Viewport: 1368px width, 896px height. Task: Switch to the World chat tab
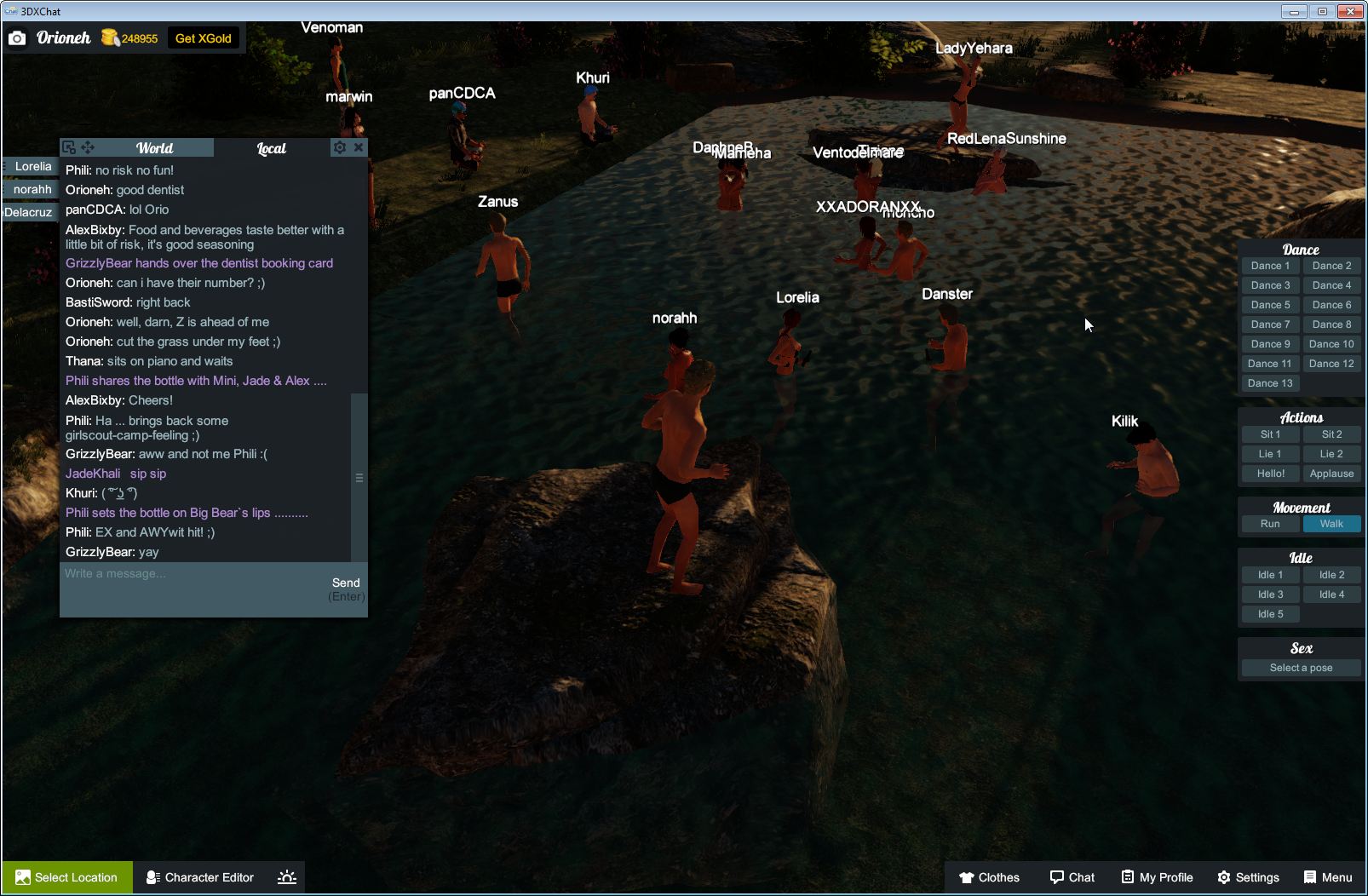(x=156, y=147)
